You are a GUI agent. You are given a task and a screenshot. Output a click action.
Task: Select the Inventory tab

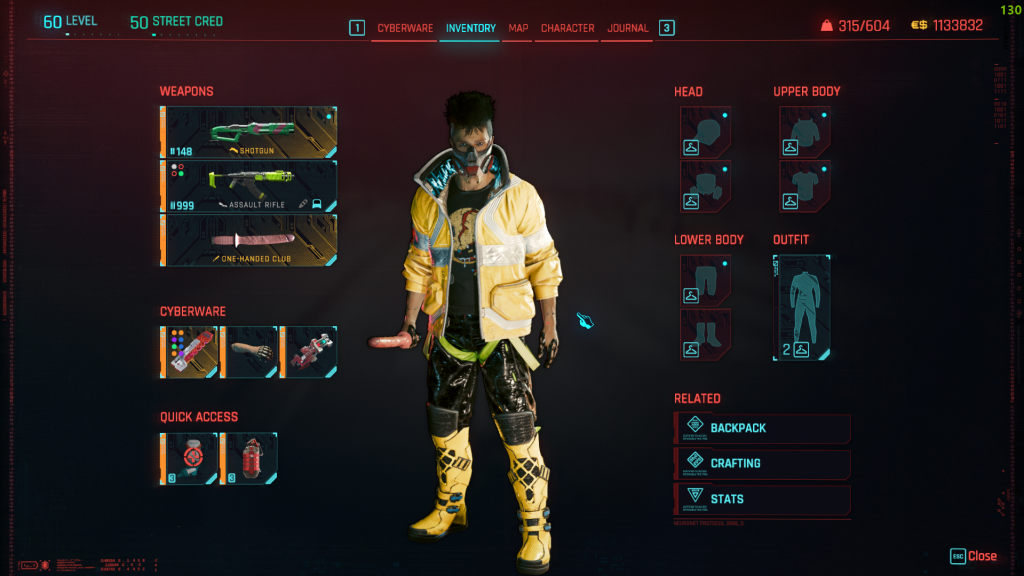[x=470, y=28]
